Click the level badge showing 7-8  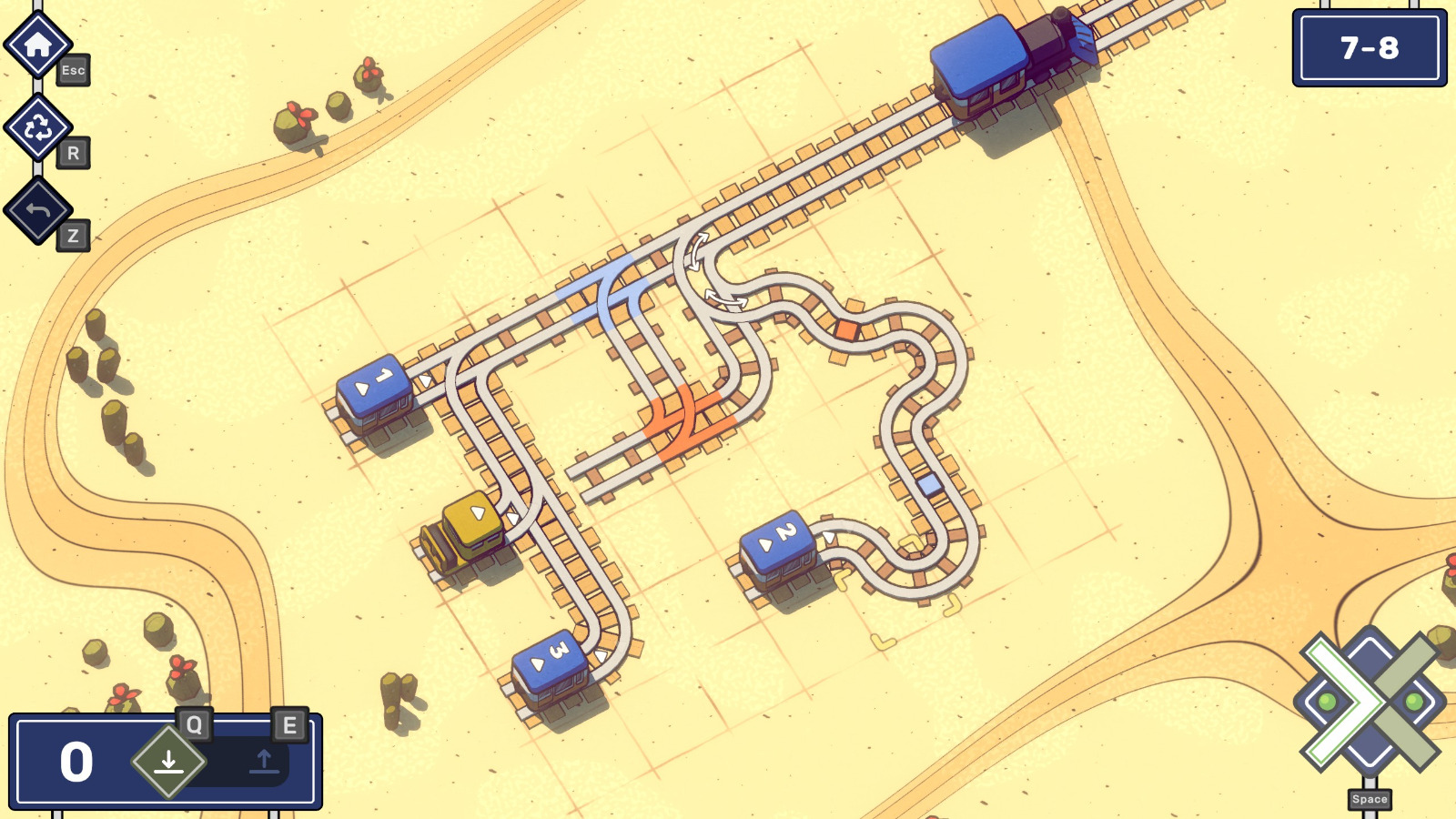(1370, 47)
